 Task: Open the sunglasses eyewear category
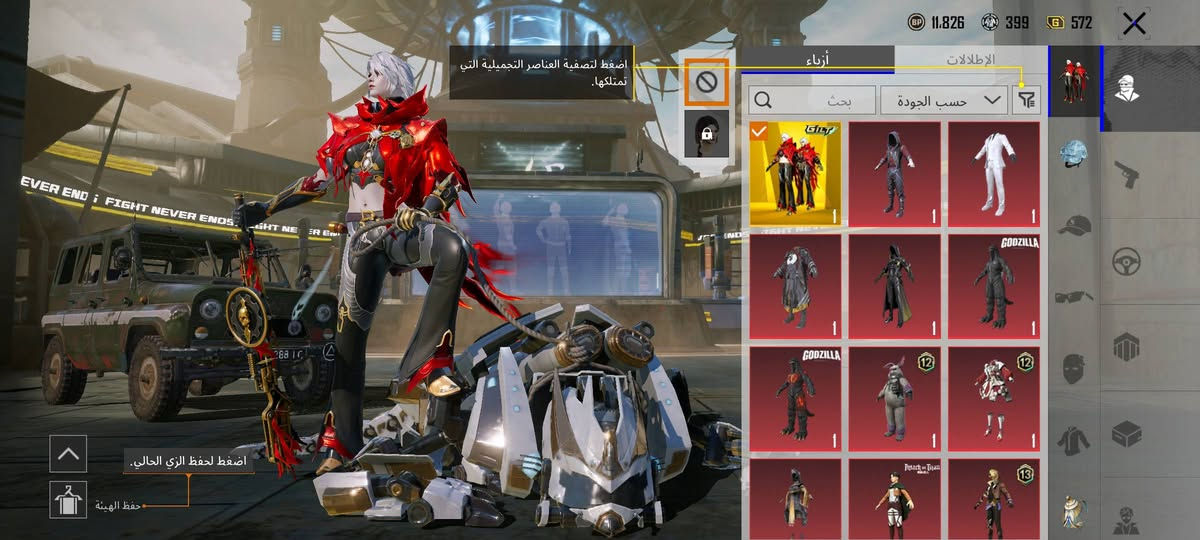click(1073, 296)
